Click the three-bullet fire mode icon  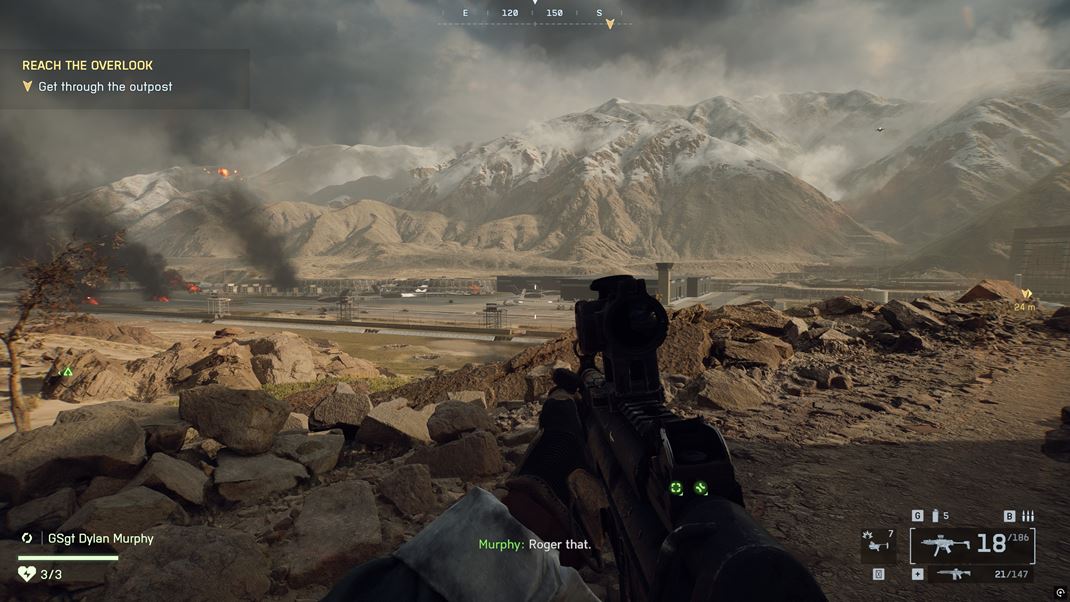[x=1027, y=516]
